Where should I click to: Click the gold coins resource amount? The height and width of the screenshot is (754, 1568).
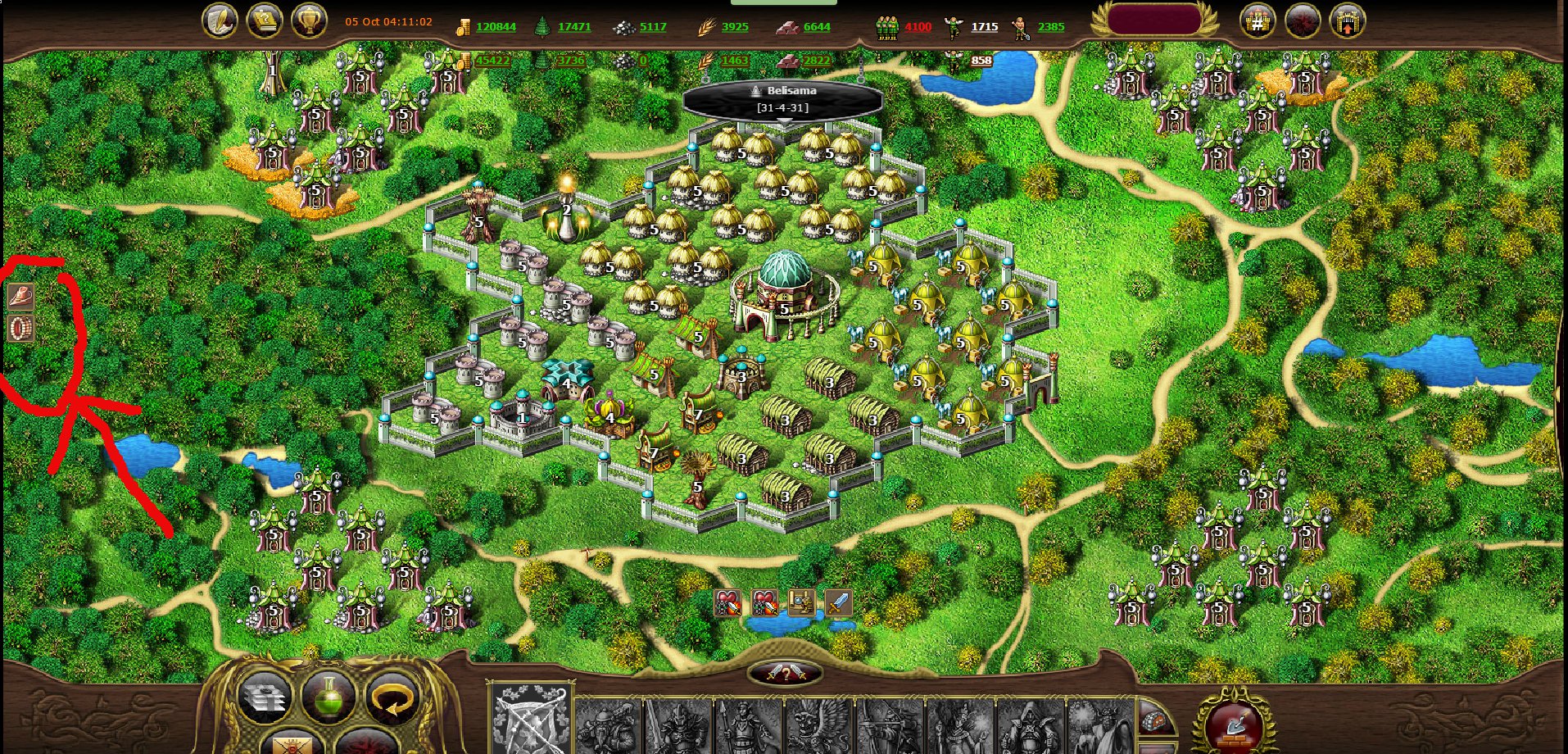(x=495, y=26)
